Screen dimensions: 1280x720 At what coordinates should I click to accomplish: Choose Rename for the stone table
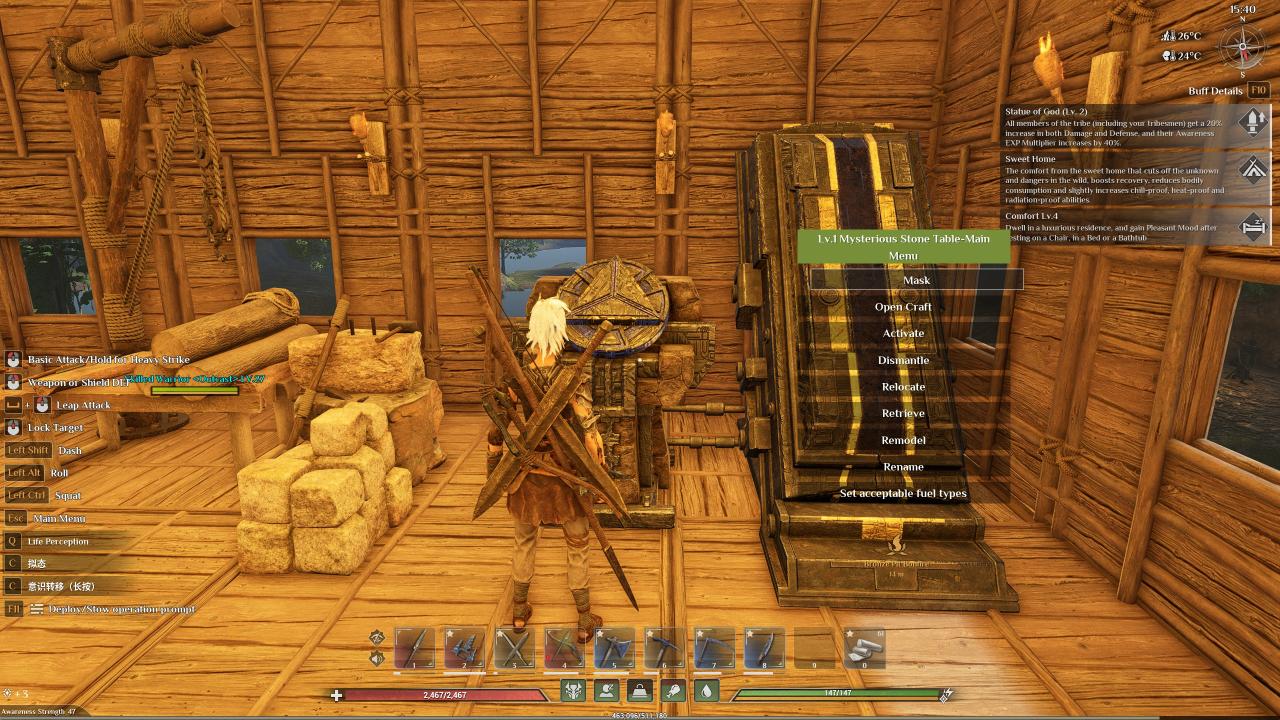click(903, 467)
